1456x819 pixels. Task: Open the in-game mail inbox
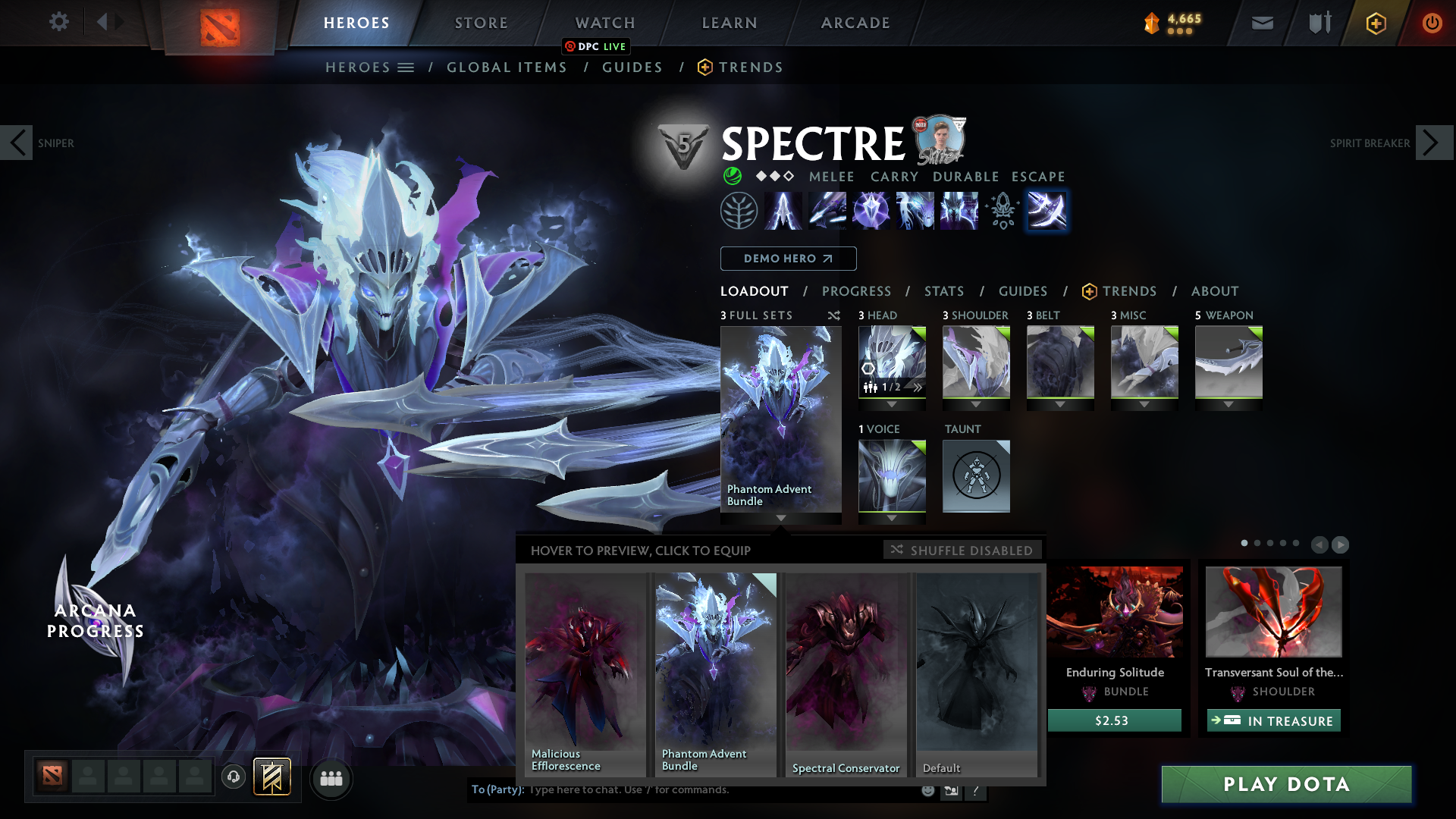pyautogui.click(x=1261, y=23)
